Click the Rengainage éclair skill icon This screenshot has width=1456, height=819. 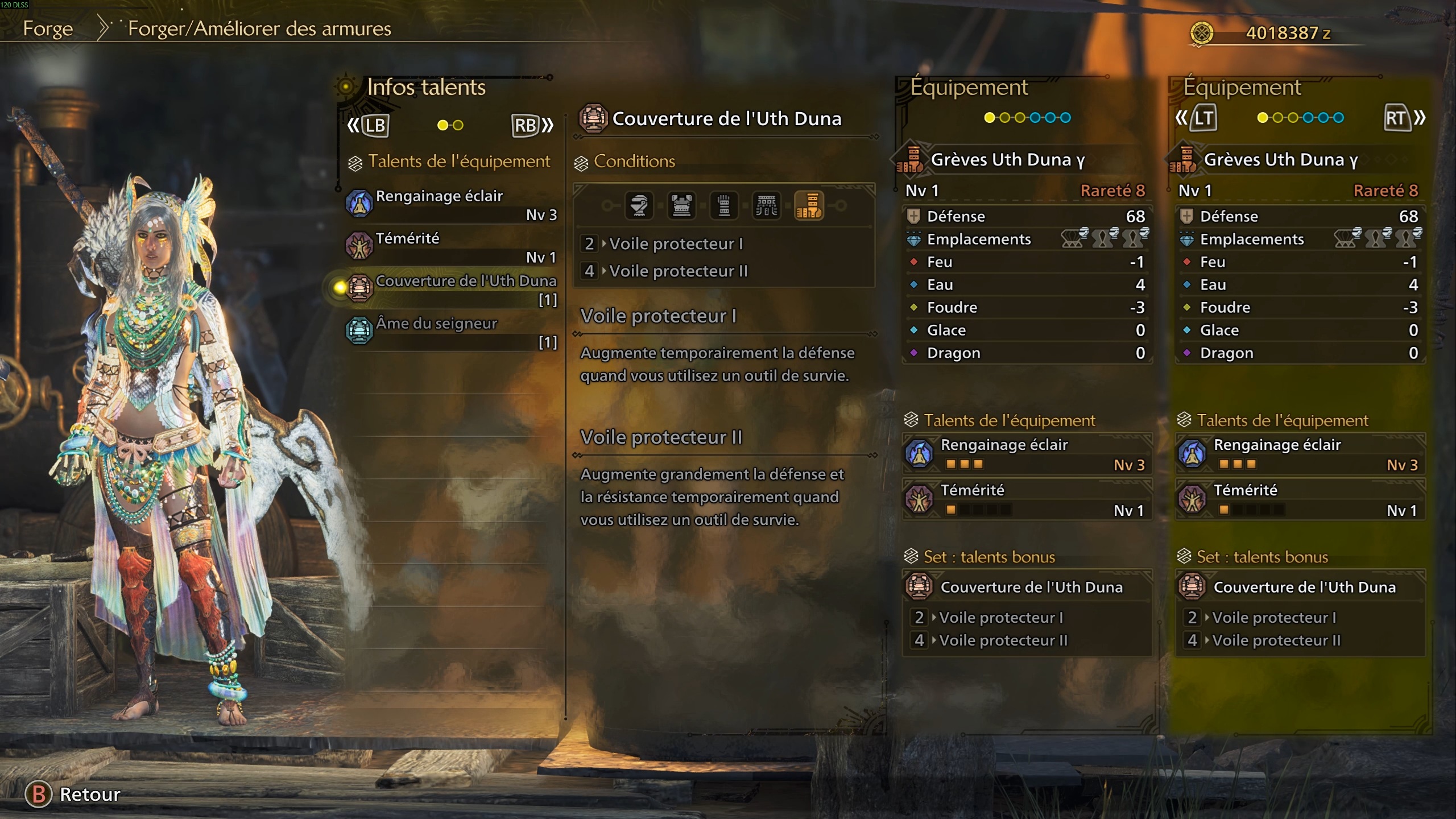point(359,203)
